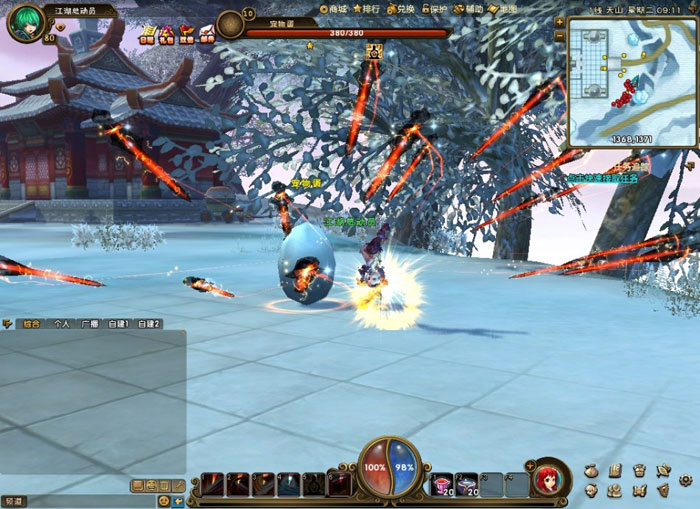The image size is (700, 509).
Task: Open the chat emoji face picker
Action: click(163, 500)
